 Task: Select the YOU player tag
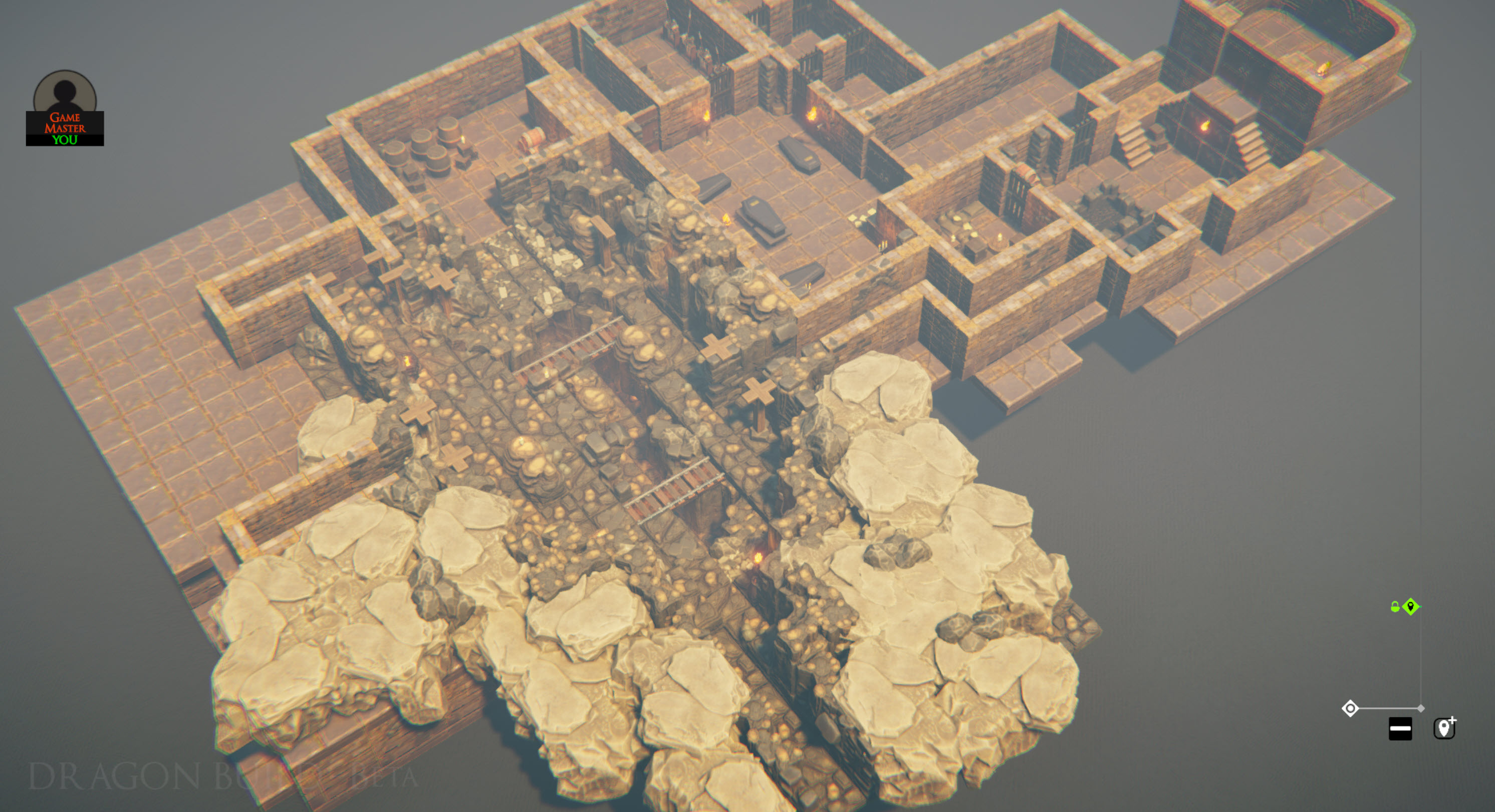click(x=66, y=140)
